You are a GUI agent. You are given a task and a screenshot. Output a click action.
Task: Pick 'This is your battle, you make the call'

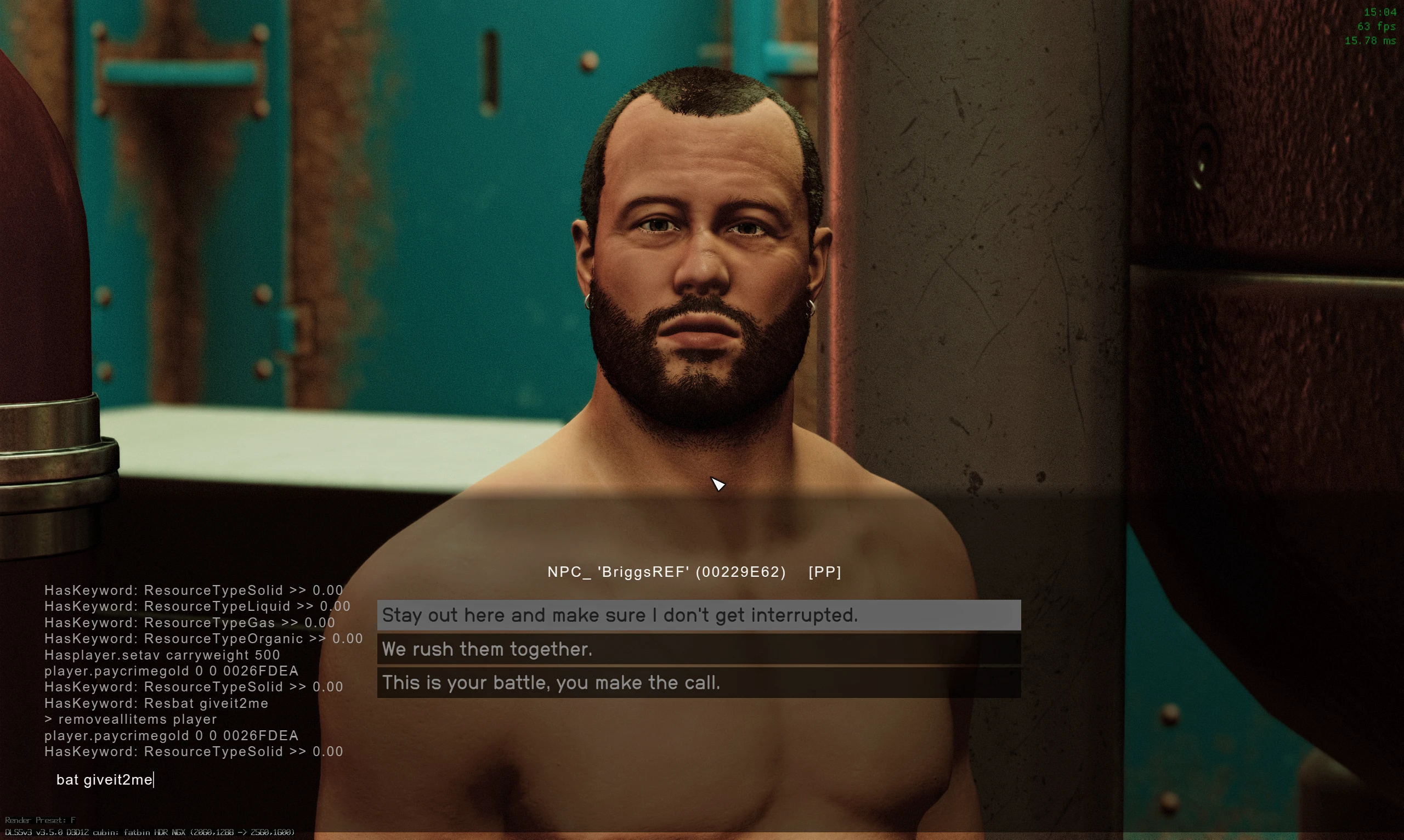(551, 683)
